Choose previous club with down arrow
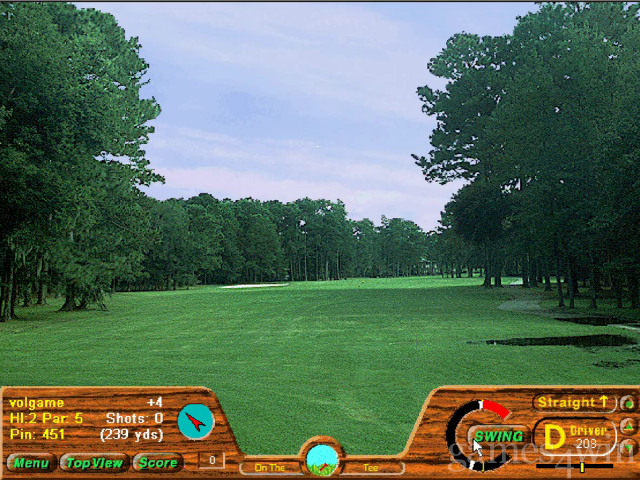 pyautogui.click(x=627, y=446)
